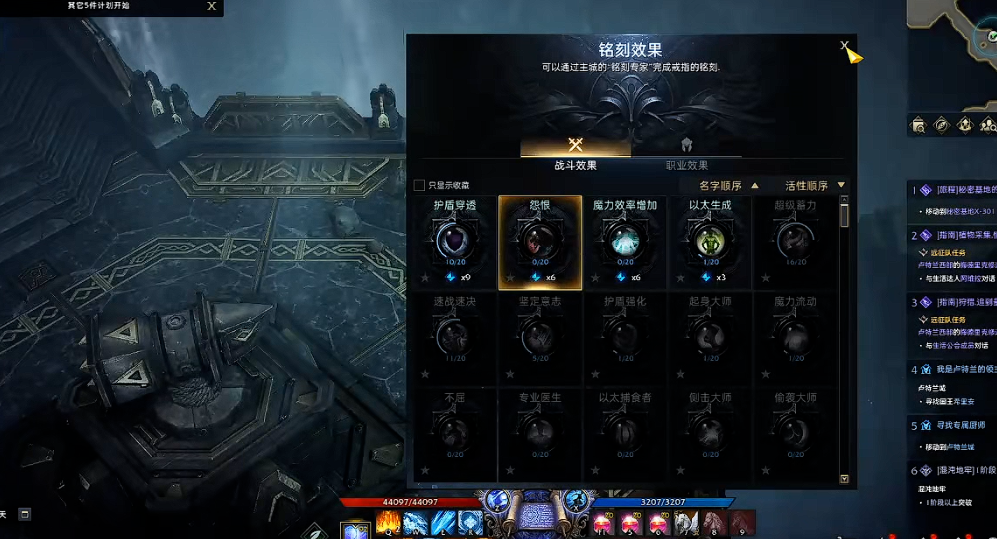
Task: Click the engraving list scrollbar down arrow
Action: click(x=843, y=479)
